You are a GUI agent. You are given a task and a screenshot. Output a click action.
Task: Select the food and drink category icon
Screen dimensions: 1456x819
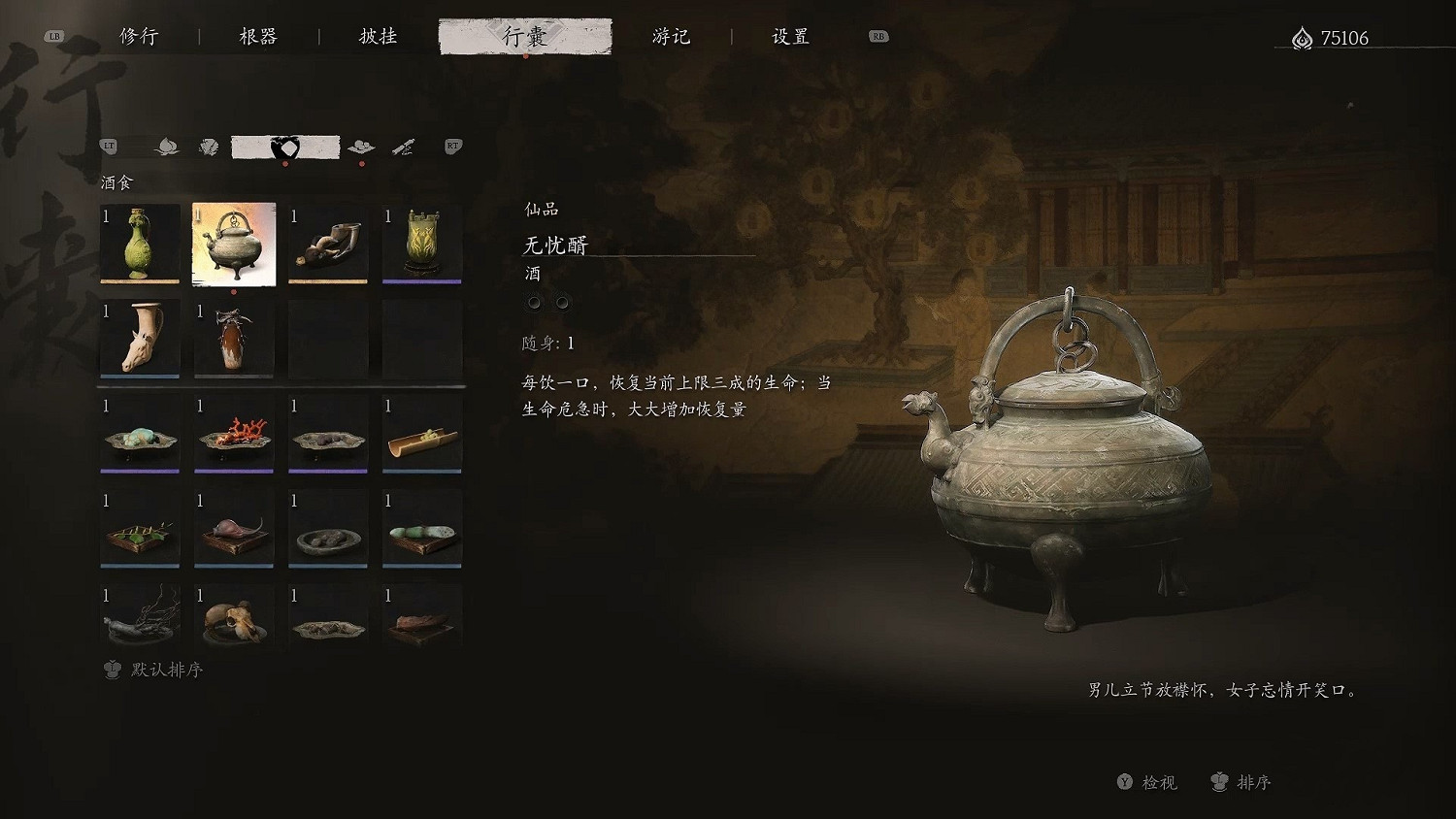click(x=286, y=146)
